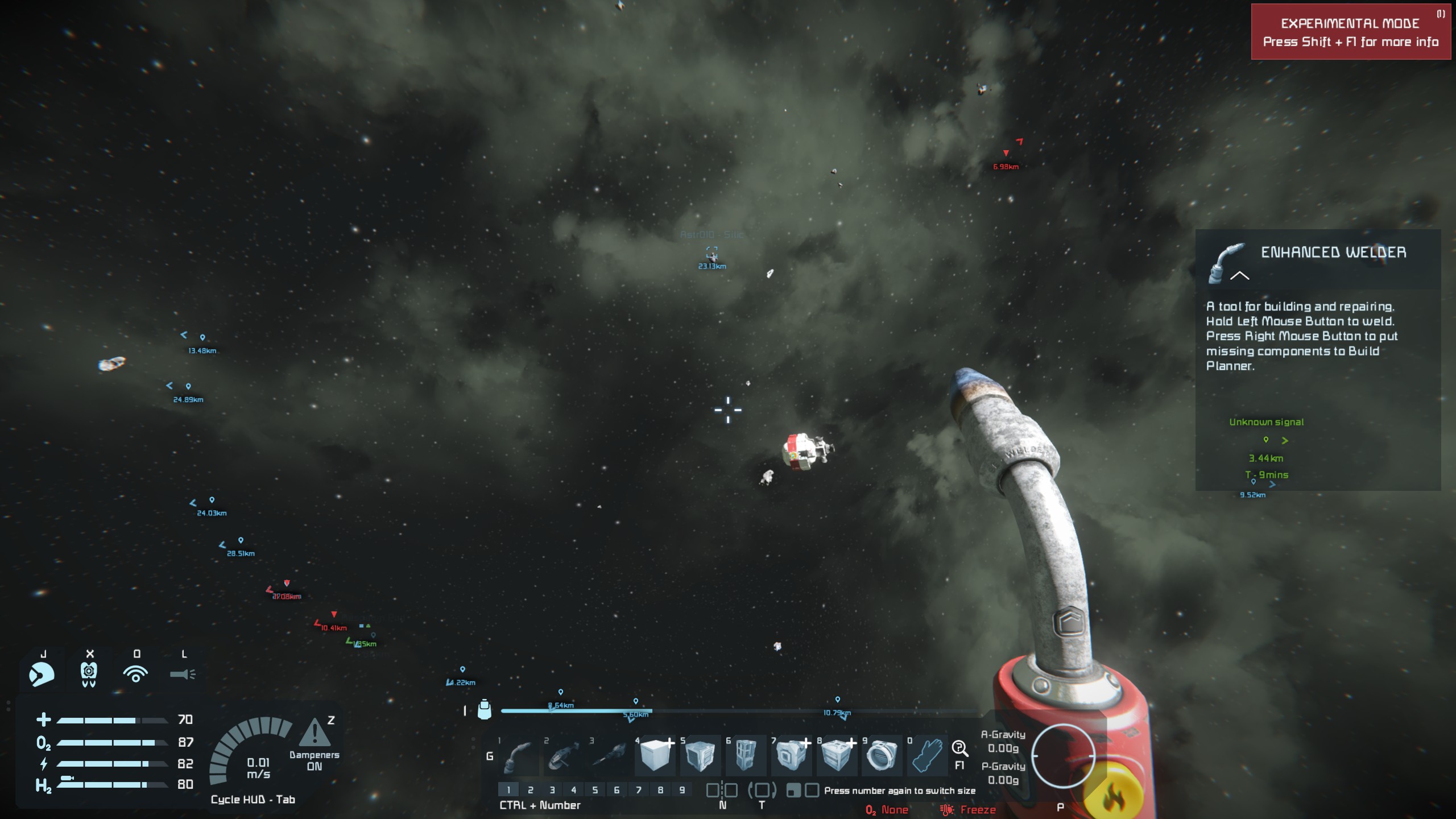Toggle the helmet icon
The height and width of the screenshot is (819, 1456).
[42, 675]
